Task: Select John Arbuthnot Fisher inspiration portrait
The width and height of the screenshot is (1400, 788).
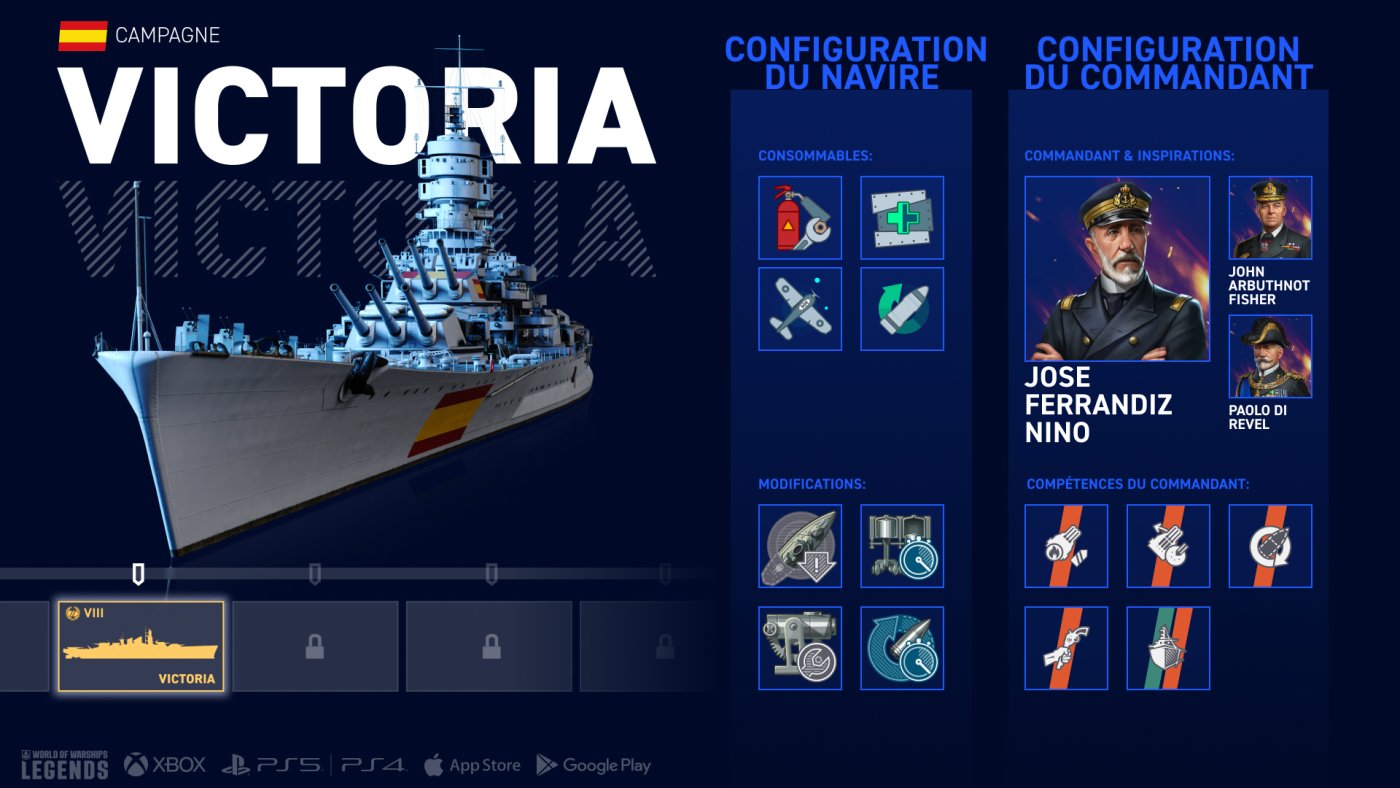Action: pyautogui.click(x=1270, y=218)
